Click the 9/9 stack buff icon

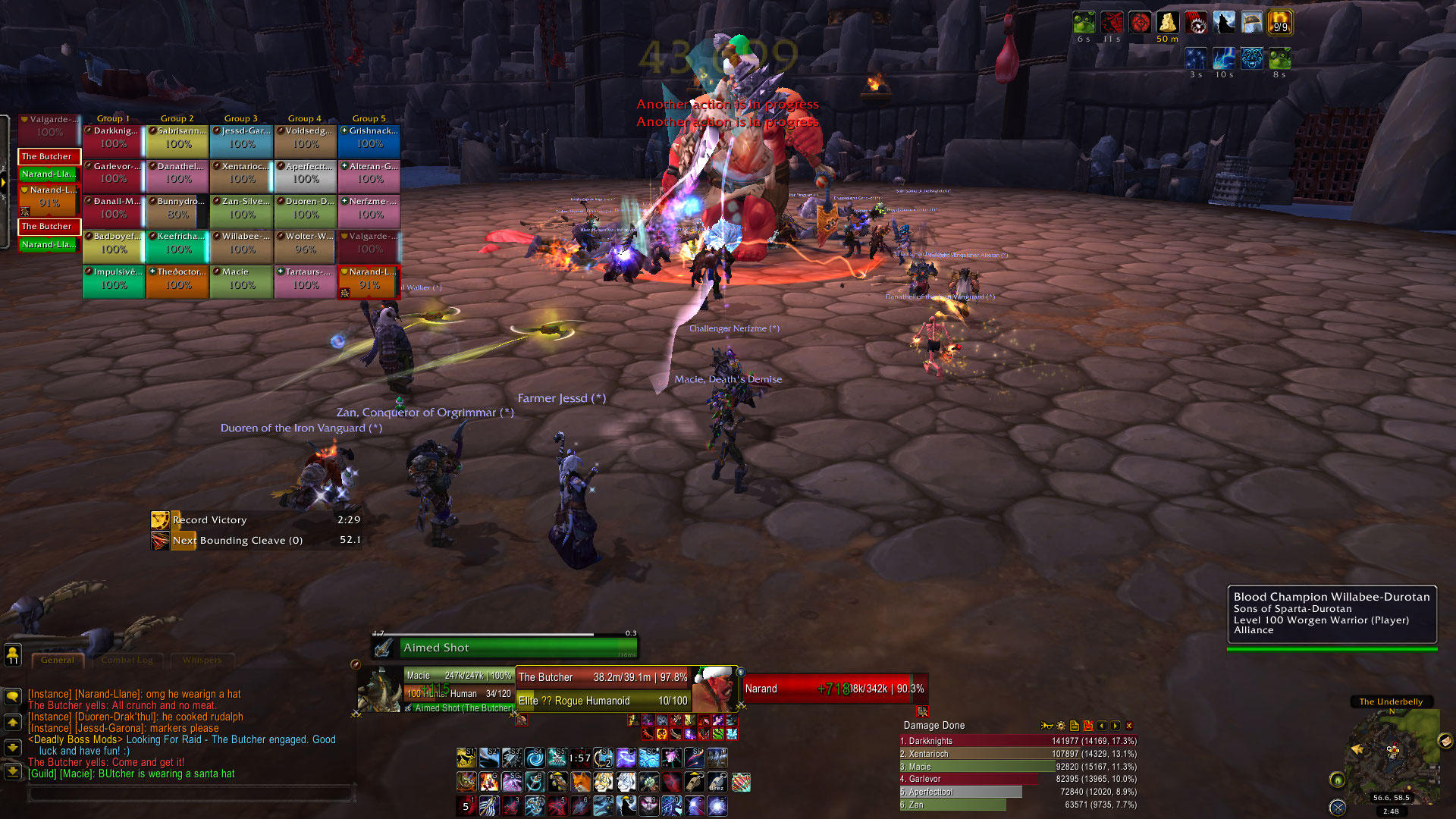click(1280, 23)
